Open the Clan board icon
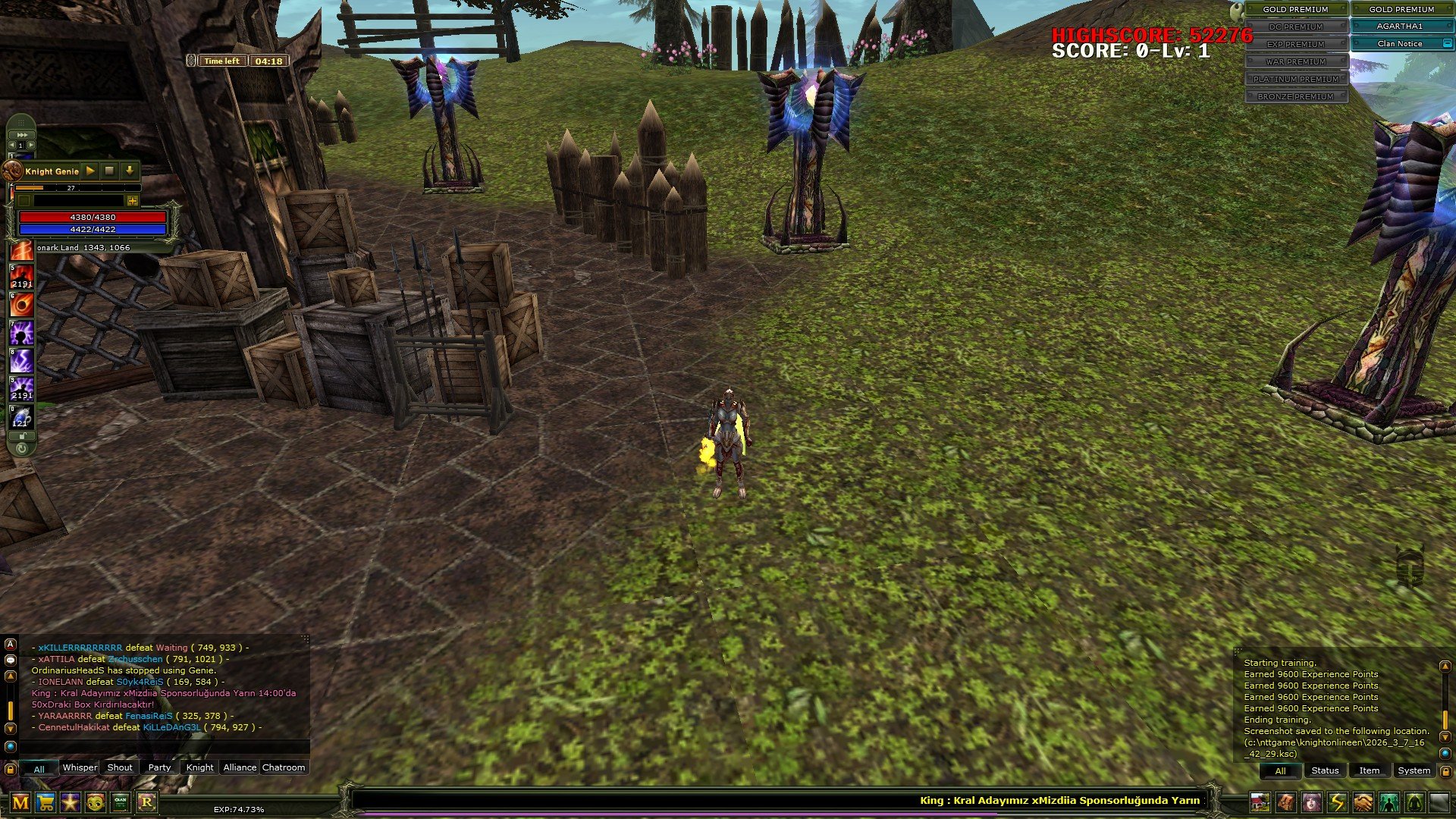This screenshot has height=819, width=1456. (121, 802)
